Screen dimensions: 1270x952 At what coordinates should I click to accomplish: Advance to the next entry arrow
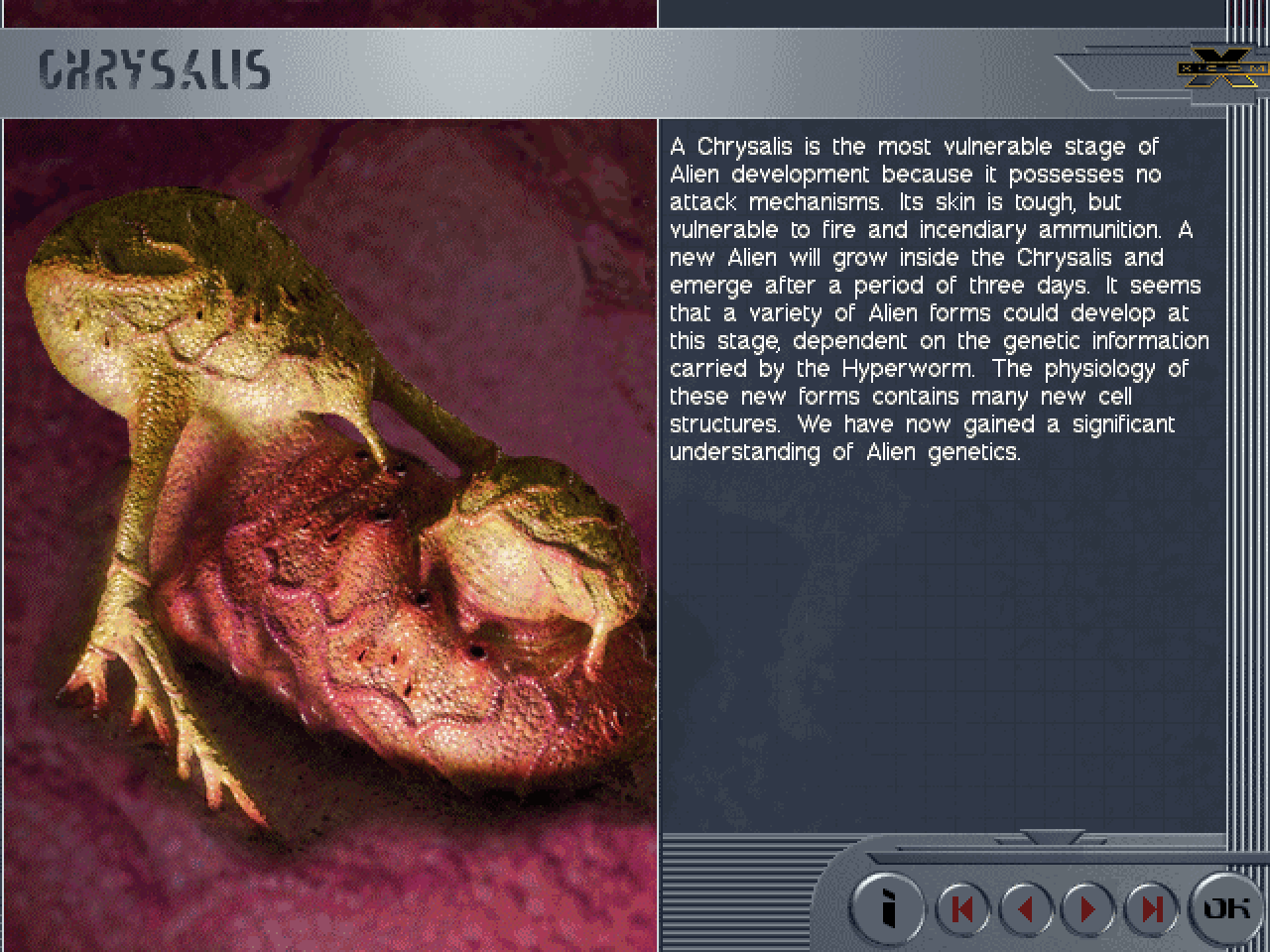1088,908
